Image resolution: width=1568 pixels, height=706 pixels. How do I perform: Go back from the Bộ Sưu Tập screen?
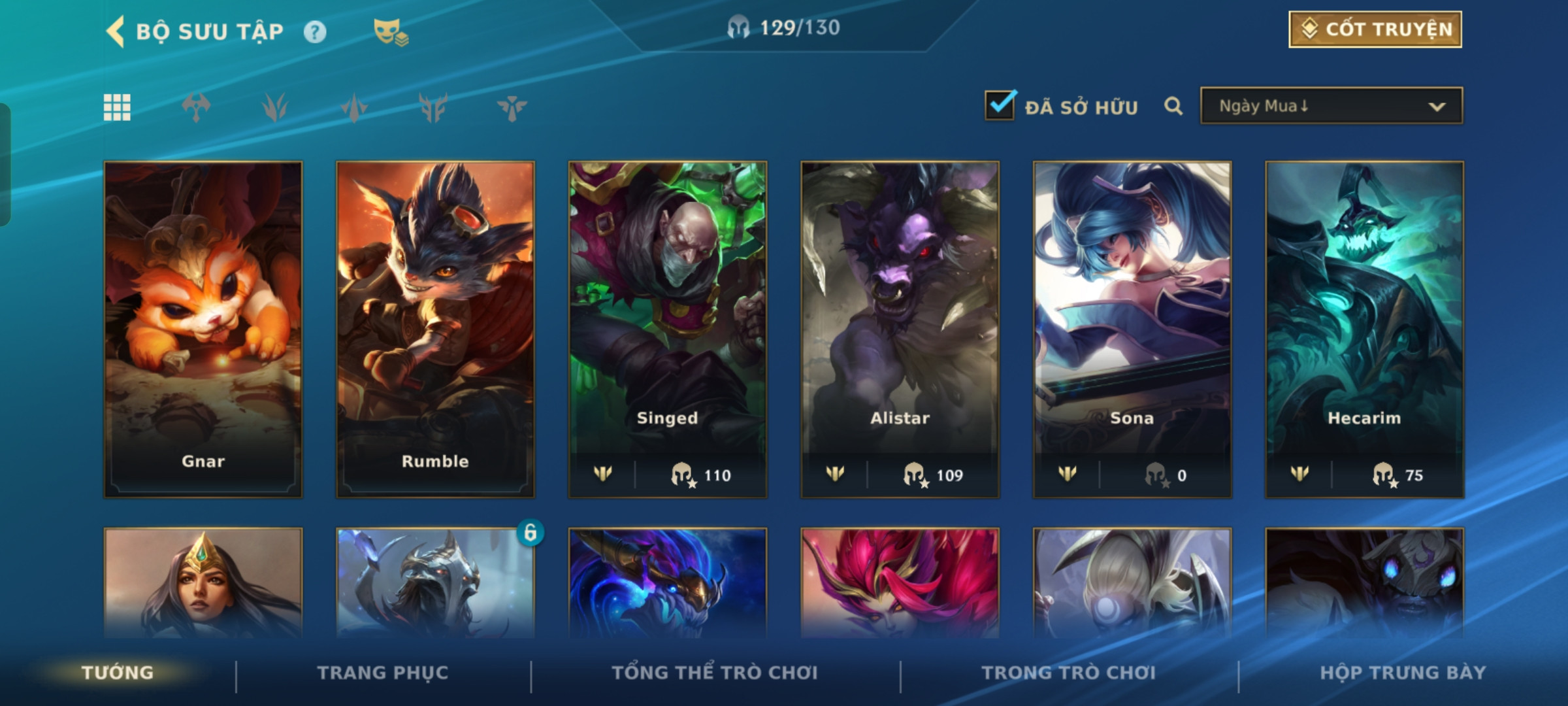point(116,31)
